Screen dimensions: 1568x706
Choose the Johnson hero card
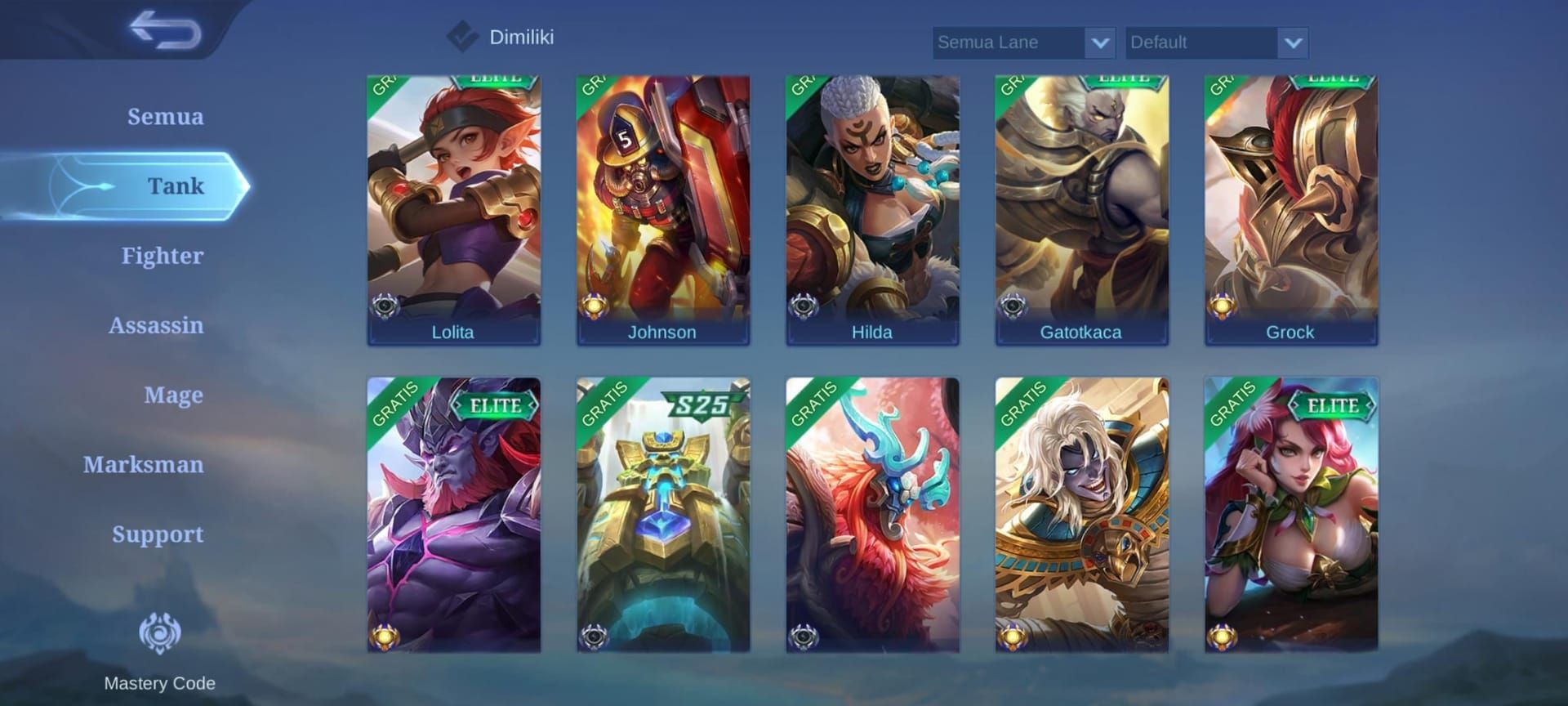(662, 210)
